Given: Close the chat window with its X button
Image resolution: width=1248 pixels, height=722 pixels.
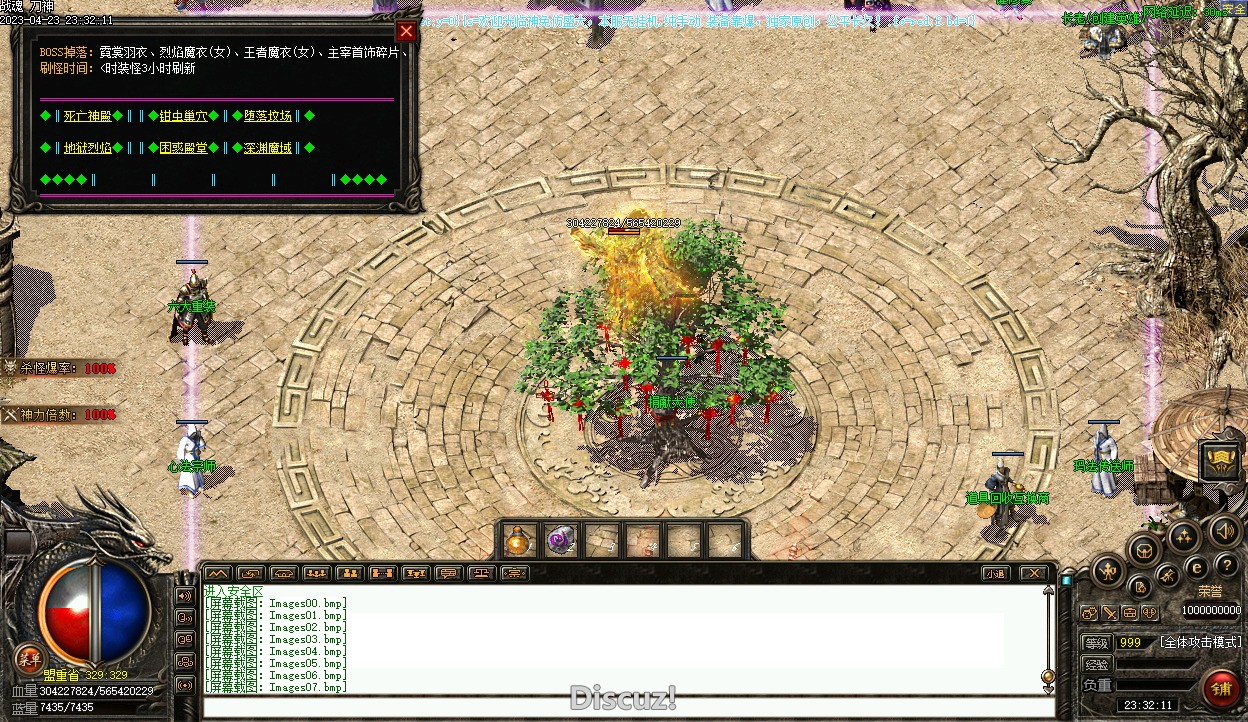Looking at the screenshot, I should [1033, 573].
